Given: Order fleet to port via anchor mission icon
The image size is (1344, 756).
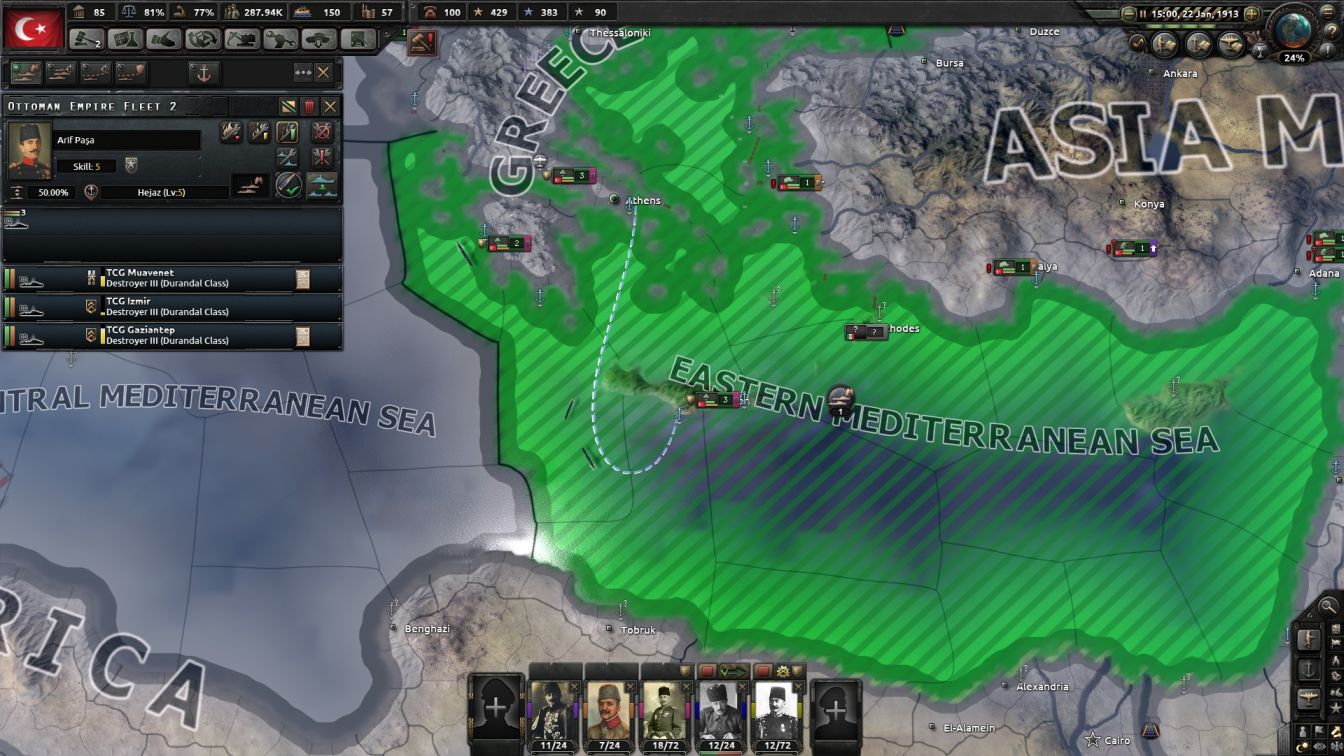Looking at the screenshot, I should 203,73.
